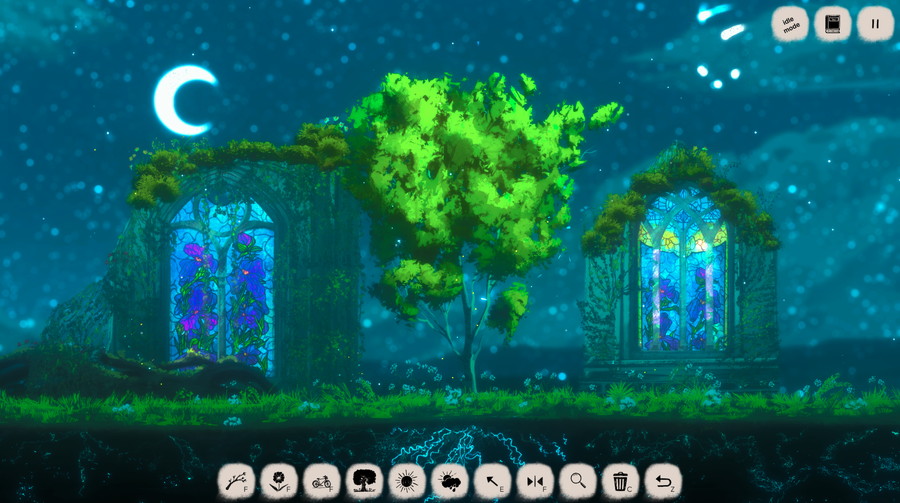This screenshot has height=503, width=900.
Task: Pick the full tree tool
Action: coord(363,481)
